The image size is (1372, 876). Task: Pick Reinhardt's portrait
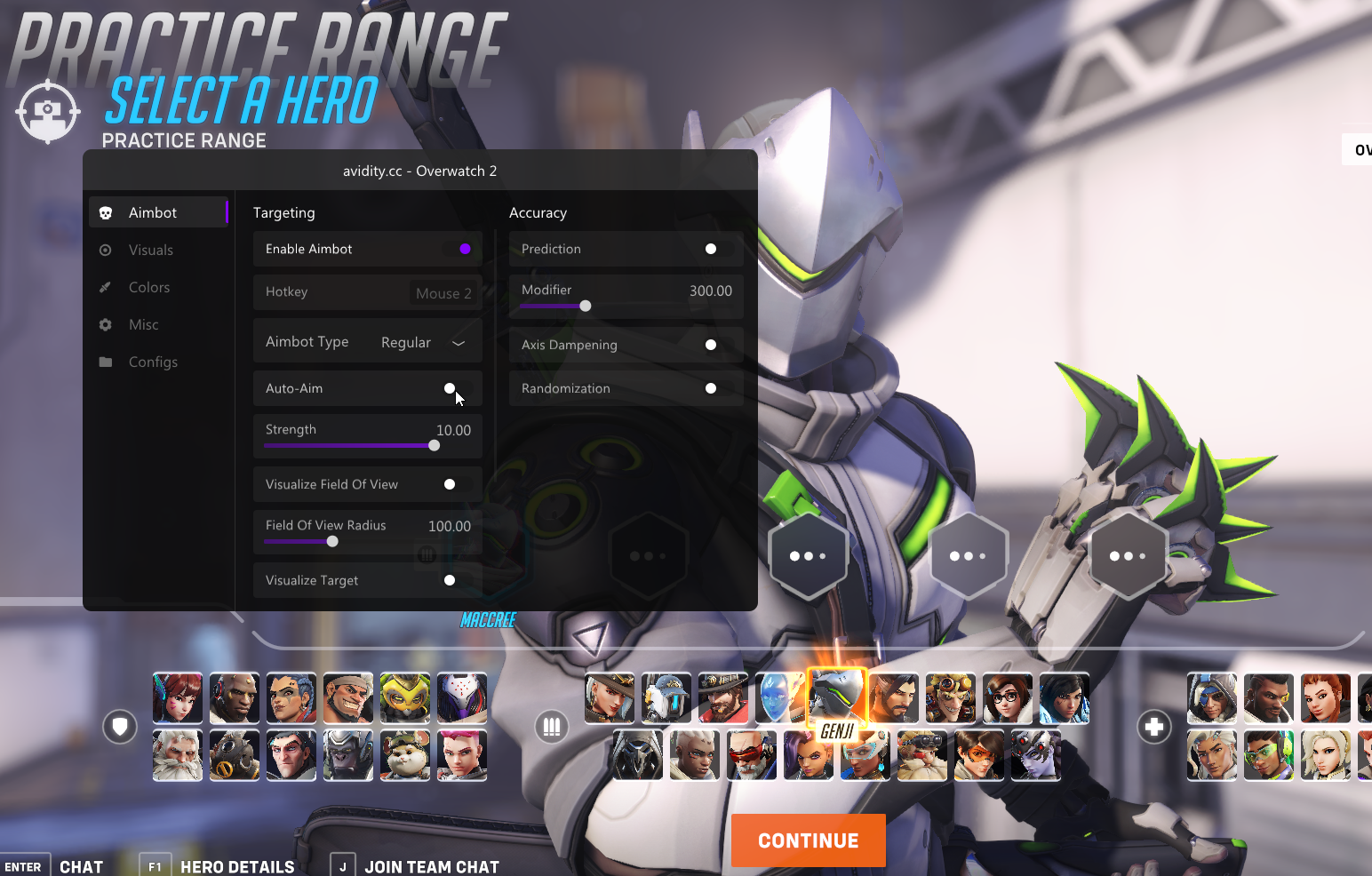[x=178, y=755]
